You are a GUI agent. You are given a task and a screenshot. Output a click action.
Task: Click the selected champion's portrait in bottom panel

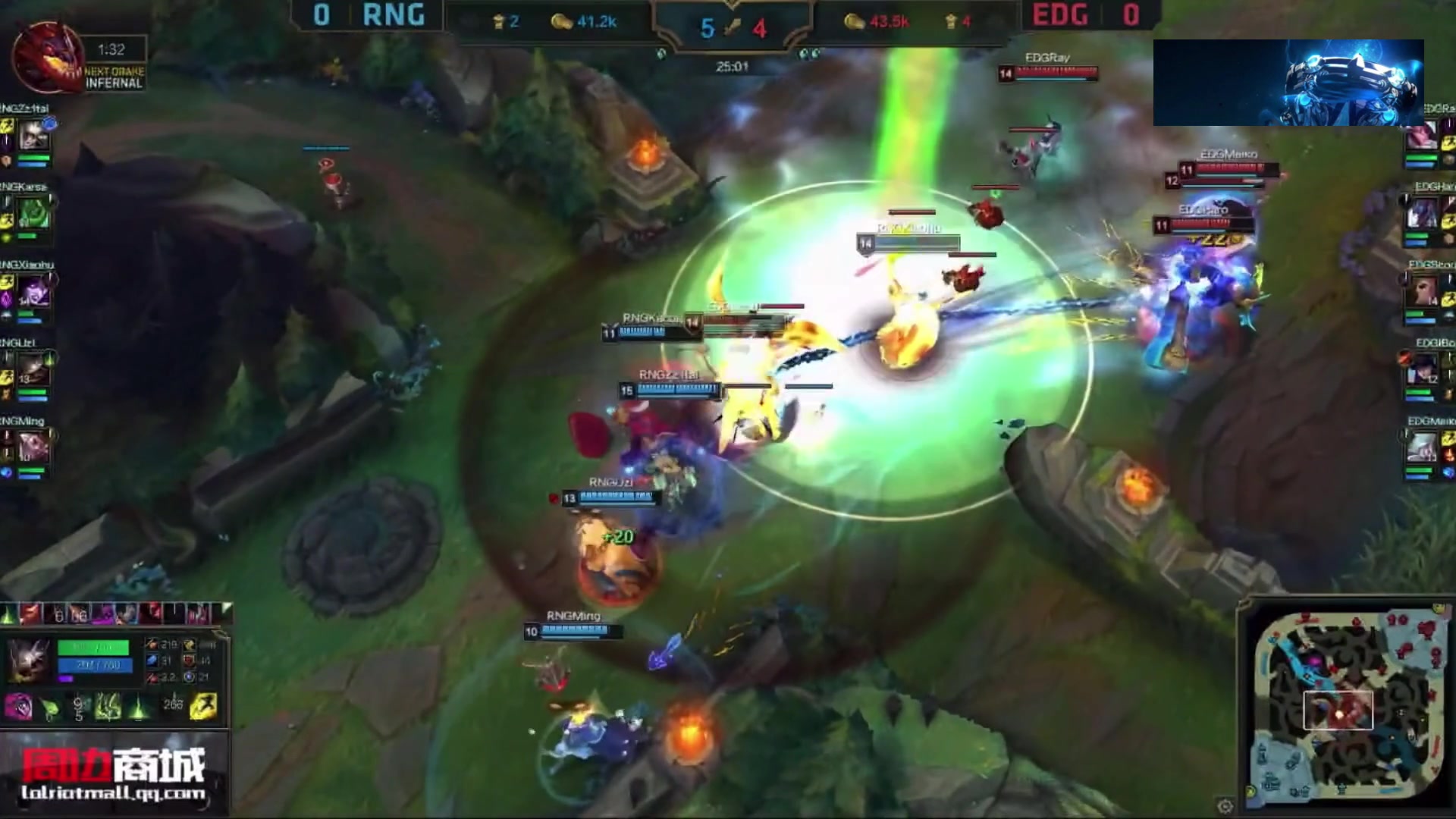(x=29, y=658)
